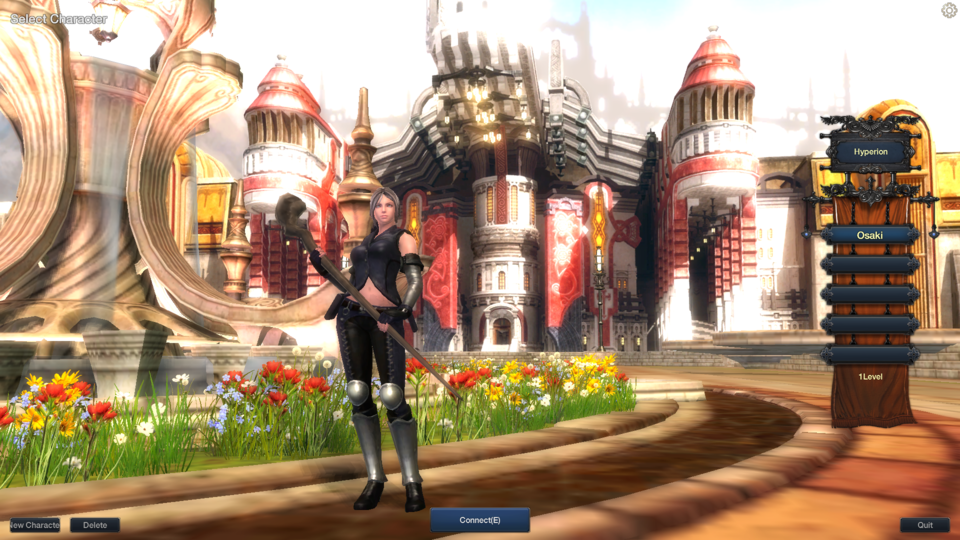
Task: Open the Hyperion server selector
Action: tap(870, 153)
